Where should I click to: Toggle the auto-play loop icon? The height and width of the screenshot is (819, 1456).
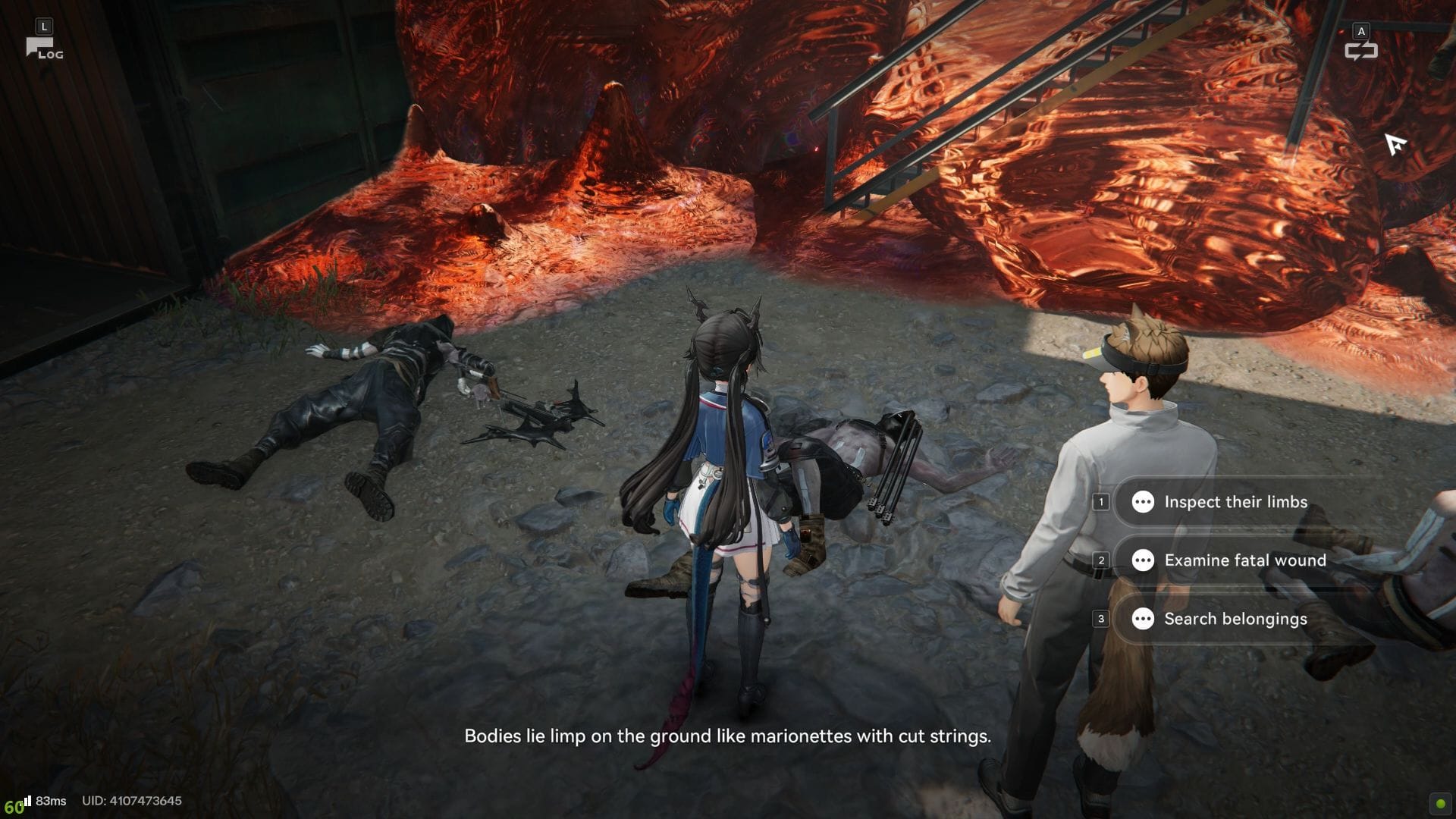click(x=1360, y=51)
